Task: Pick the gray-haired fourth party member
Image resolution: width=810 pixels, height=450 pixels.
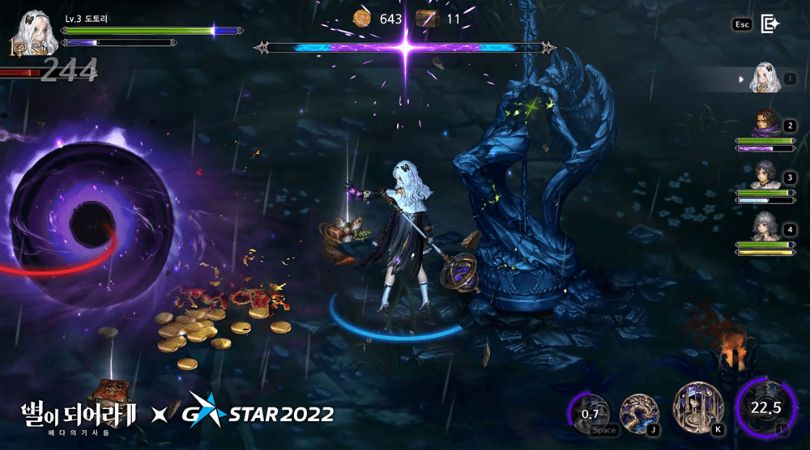Action: 765,226
